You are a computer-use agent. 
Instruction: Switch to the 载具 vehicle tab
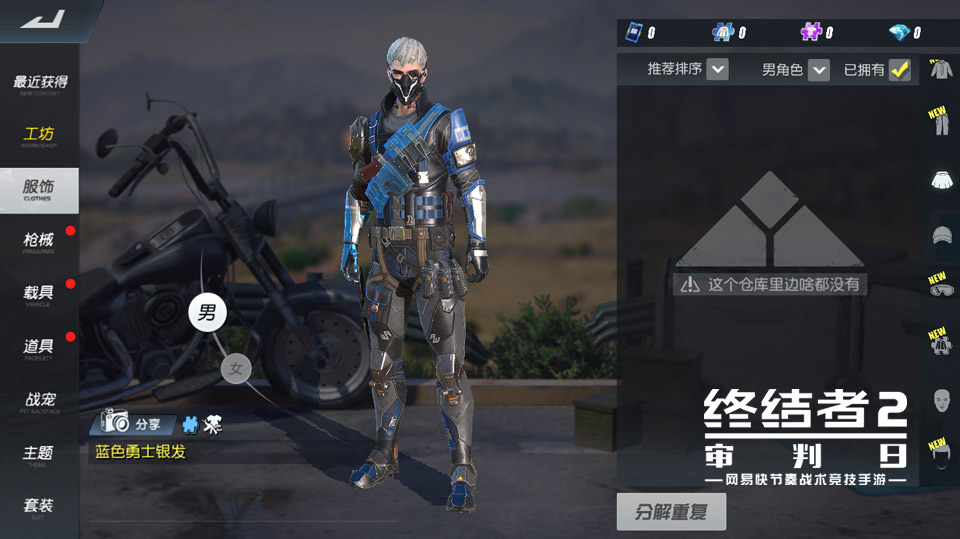point(40,295)
